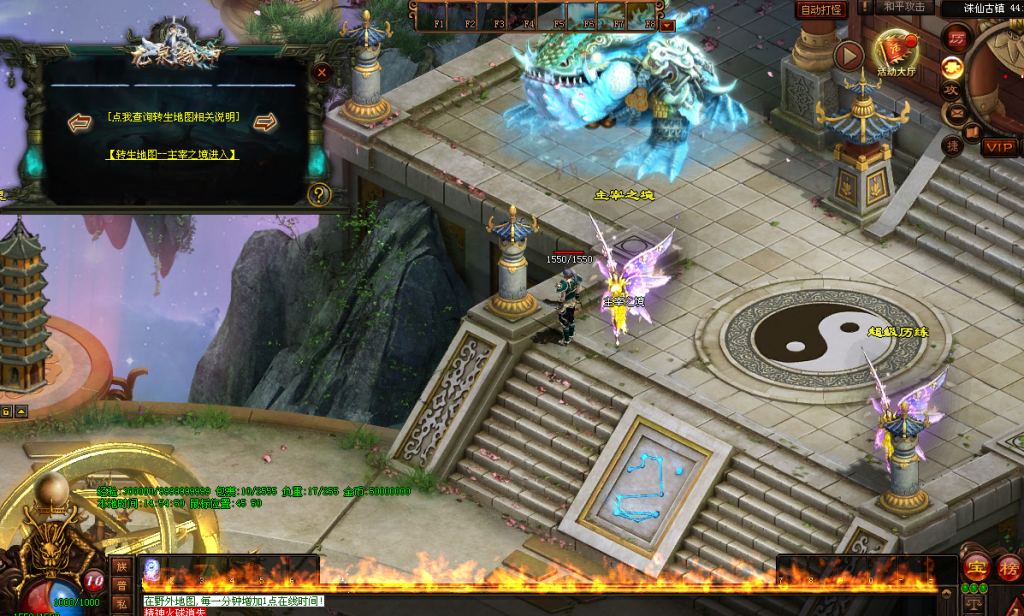The height and width of the screenshot is (616, 1024).
Task: Open the 榜 ranking button
Action: pos(1009,568)
